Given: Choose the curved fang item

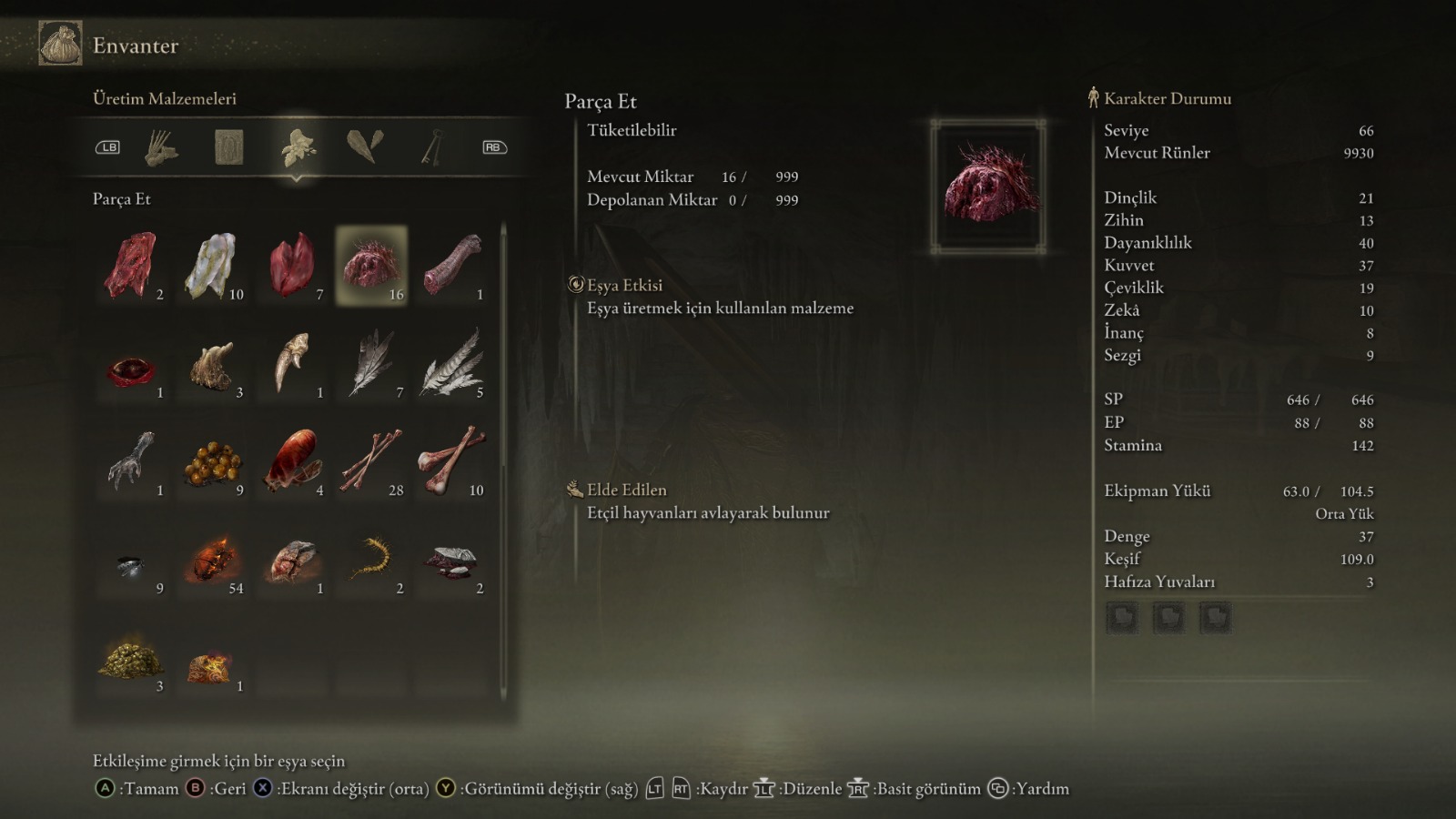Looking at the screenshot, I should [x=292, y=364].
